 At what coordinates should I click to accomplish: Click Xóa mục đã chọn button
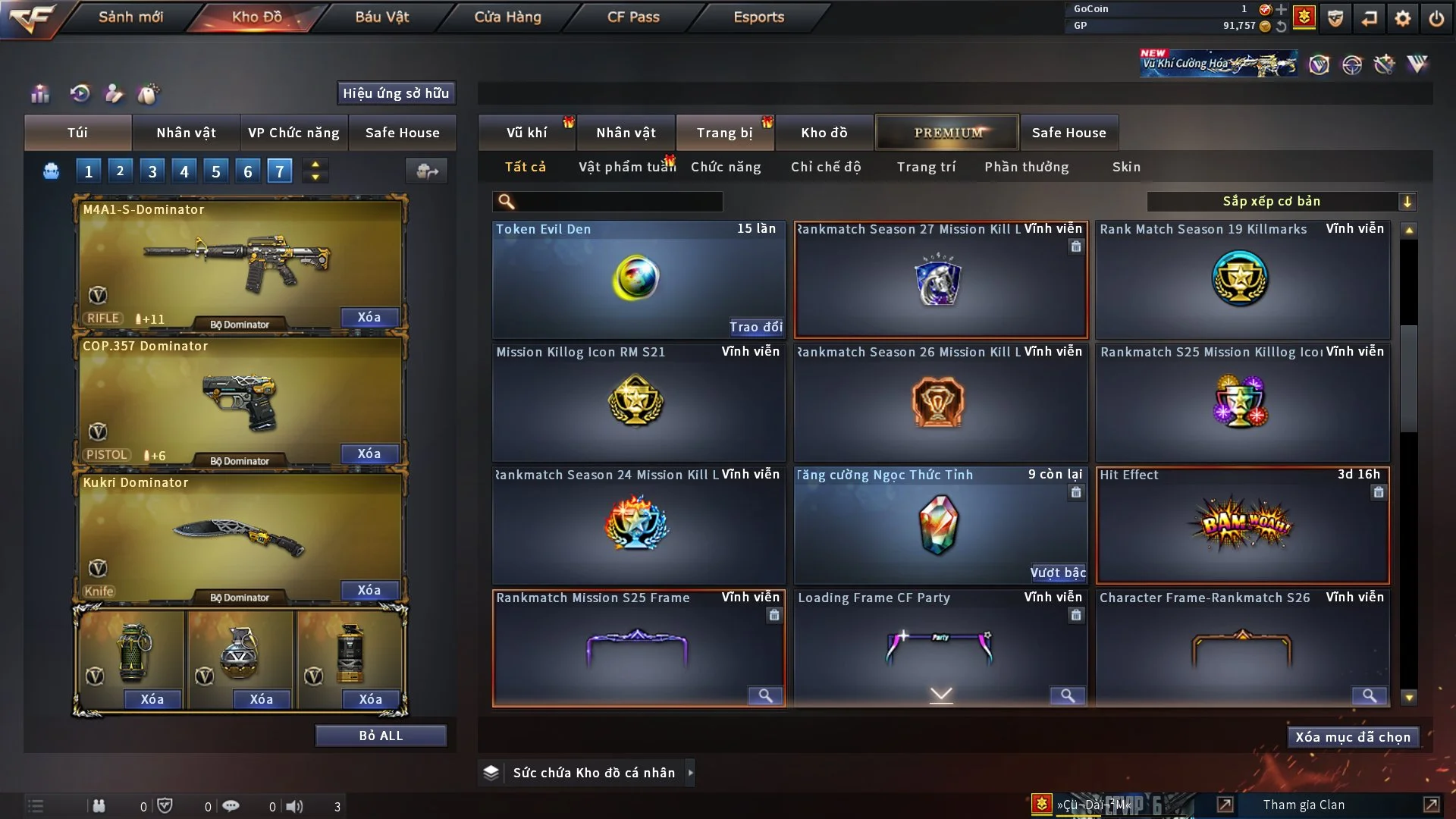point(1352,737)
